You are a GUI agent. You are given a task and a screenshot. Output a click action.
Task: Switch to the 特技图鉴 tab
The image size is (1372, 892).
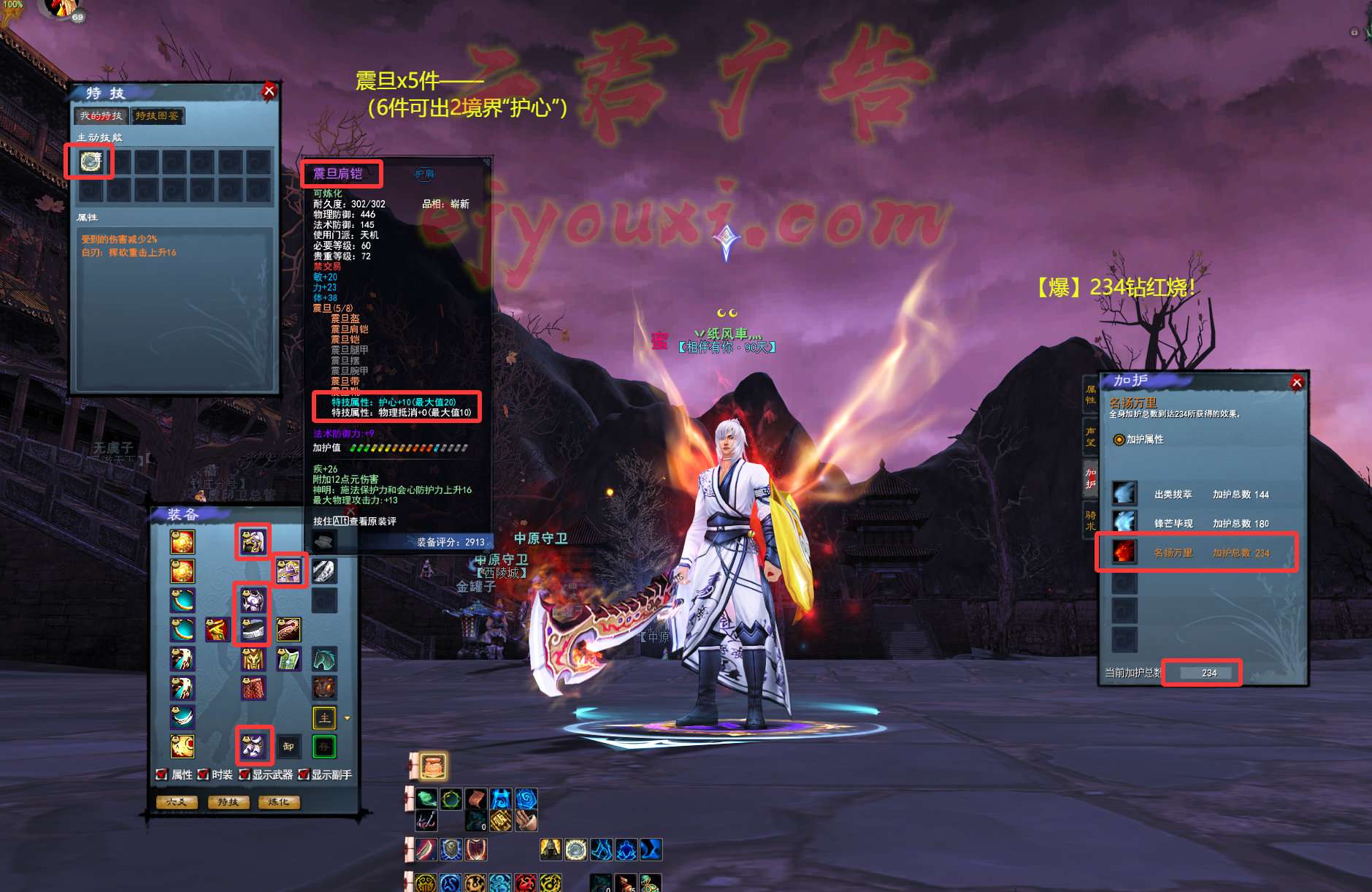click(157, 116)
